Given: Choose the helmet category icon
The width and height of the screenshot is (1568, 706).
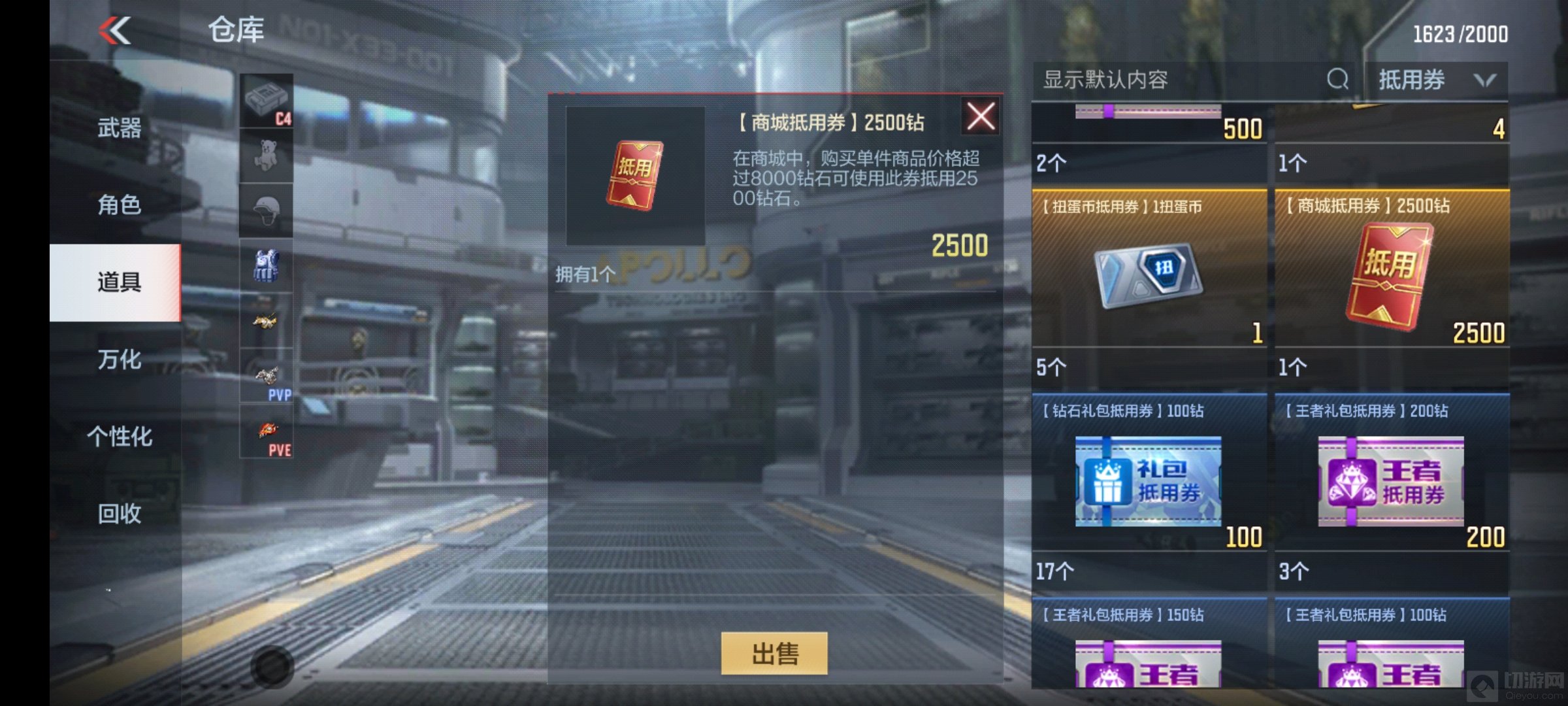Looking at the screenshot, I should 267,210.
